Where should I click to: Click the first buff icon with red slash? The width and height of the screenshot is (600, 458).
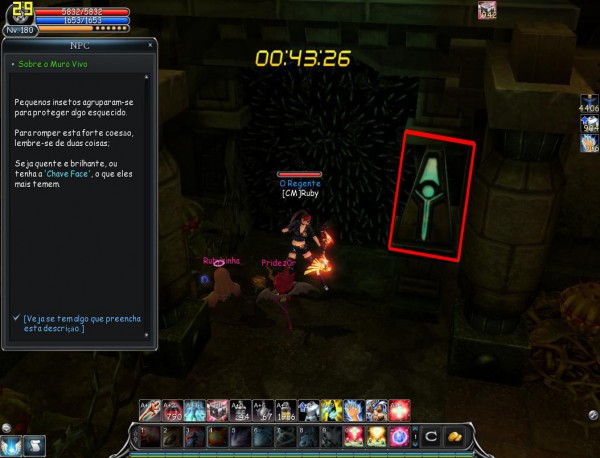150,410
